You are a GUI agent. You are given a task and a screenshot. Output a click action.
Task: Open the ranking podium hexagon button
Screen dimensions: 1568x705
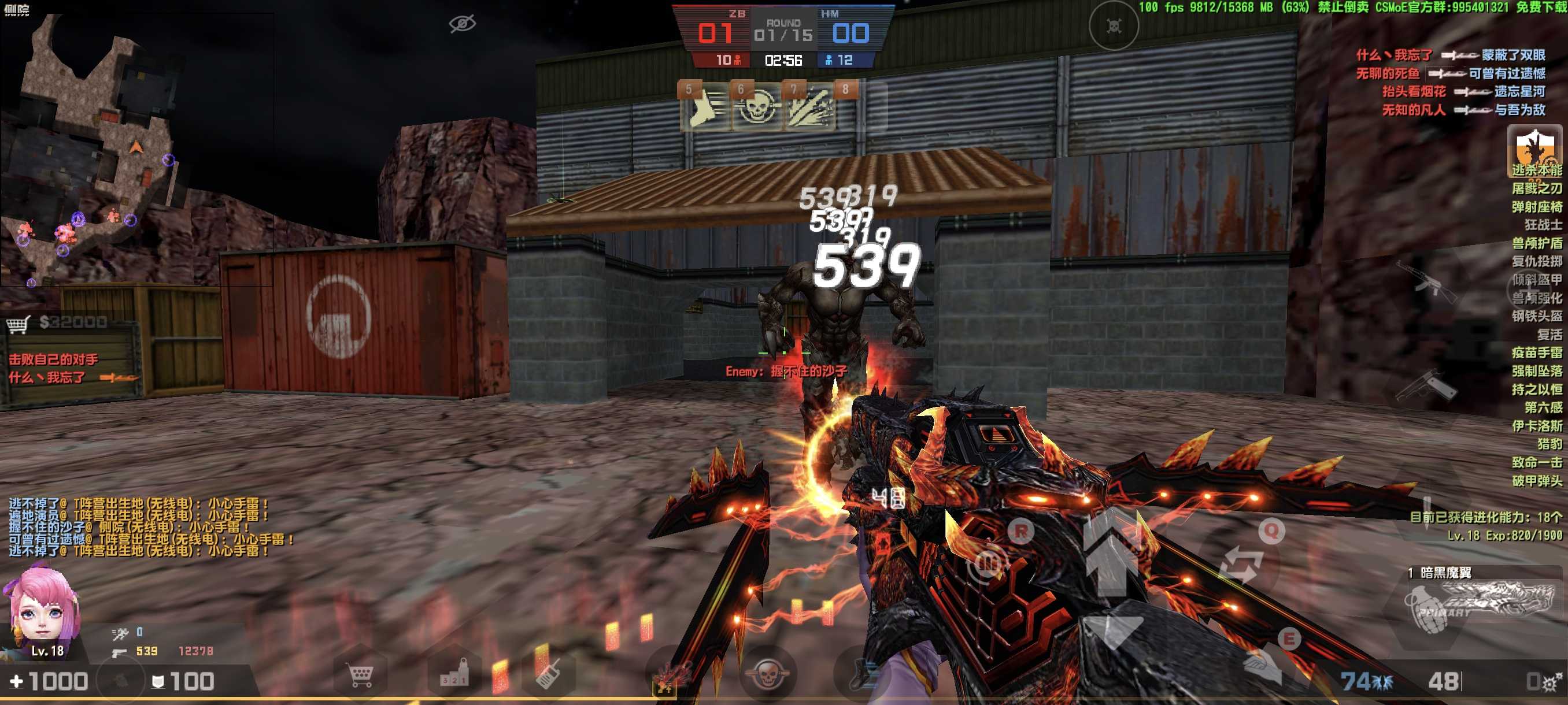(x=454, y=674)
